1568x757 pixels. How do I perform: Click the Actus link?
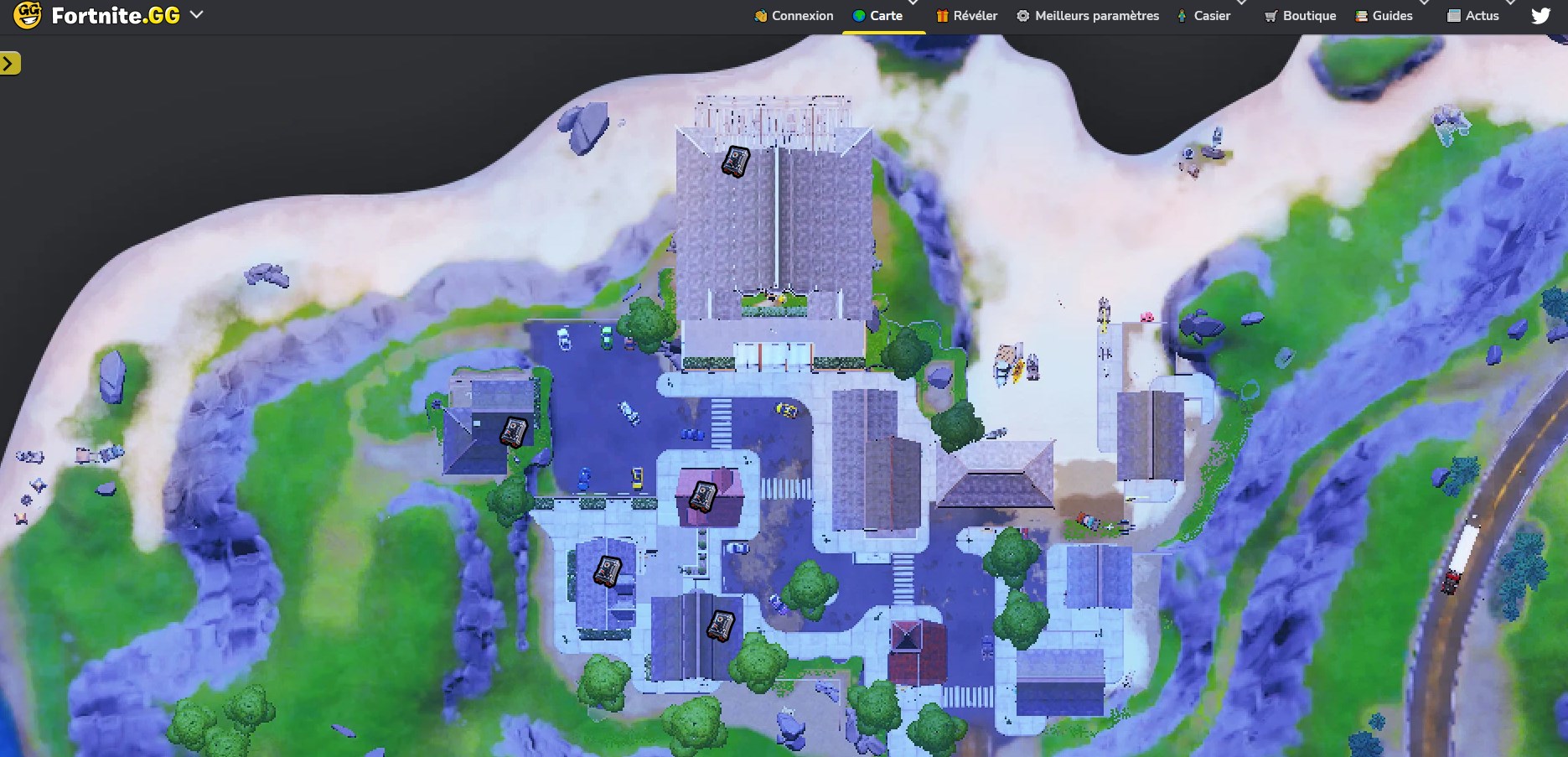(x=1481, y=15)
